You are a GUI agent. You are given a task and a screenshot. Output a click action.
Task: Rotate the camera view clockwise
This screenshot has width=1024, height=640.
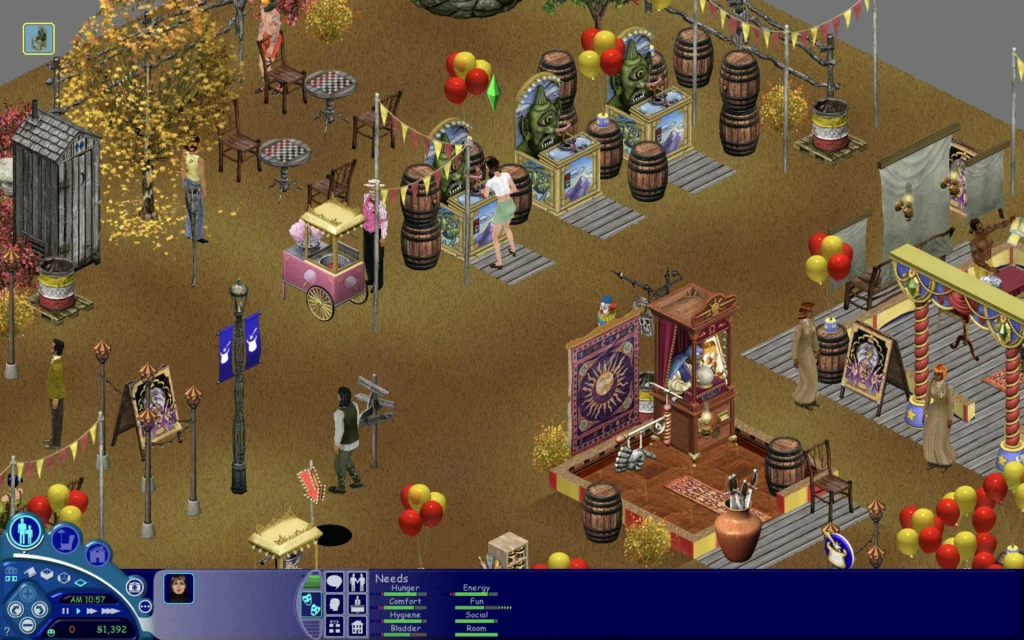pos(42,607)
